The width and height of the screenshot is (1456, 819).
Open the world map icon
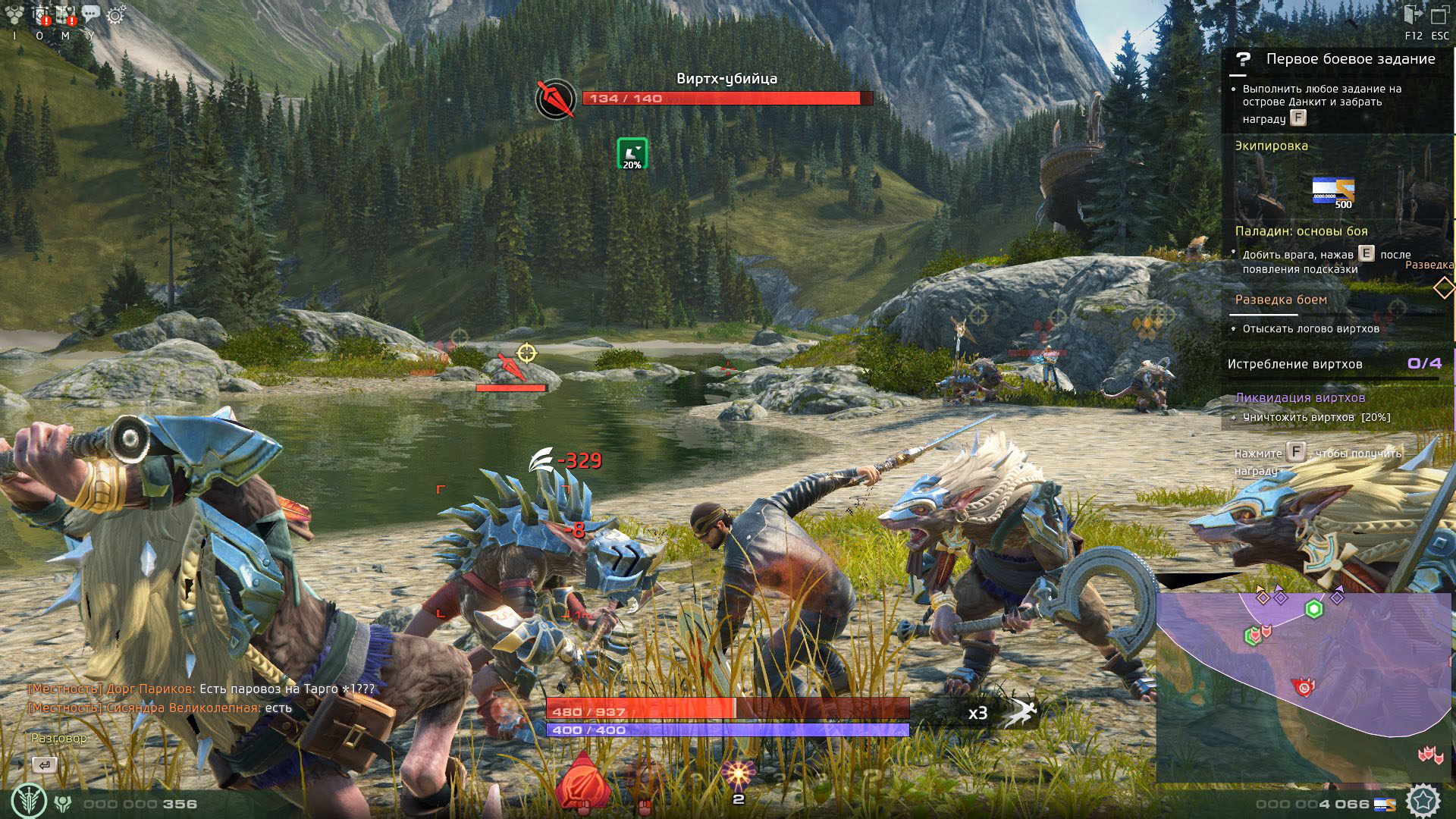[66, 14]
